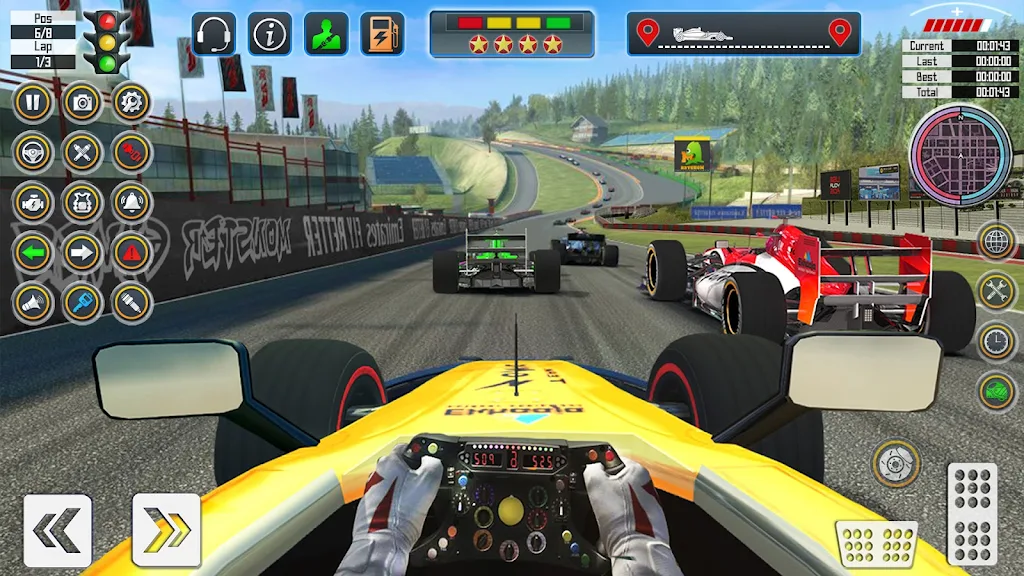
Task: Tap the blue ignition key icon
Action: coord(82,303)
